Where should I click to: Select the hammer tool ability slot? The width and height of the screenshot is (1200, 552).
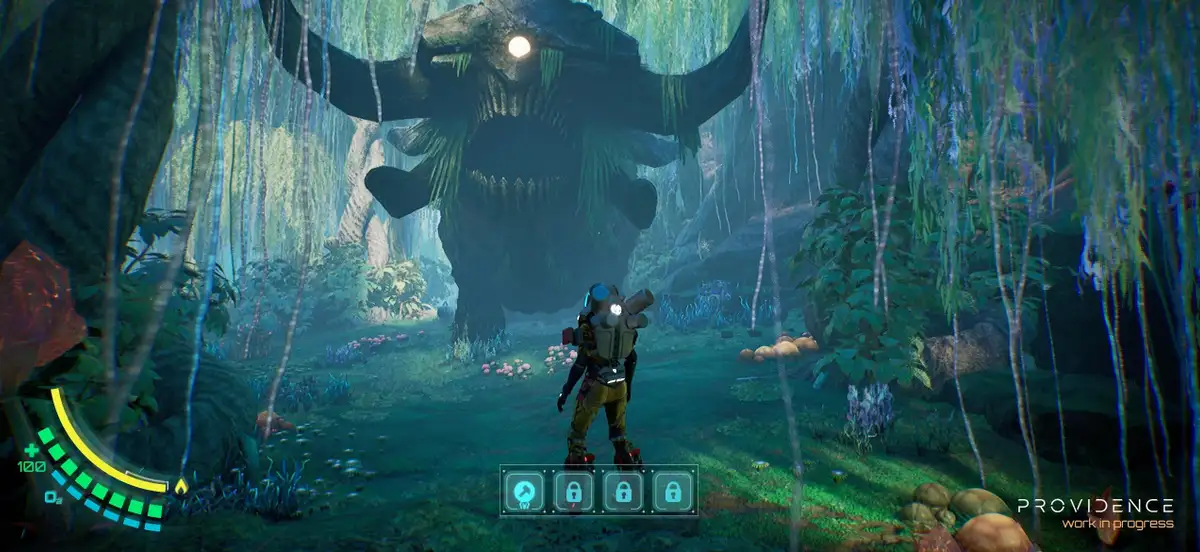(525, 490)
